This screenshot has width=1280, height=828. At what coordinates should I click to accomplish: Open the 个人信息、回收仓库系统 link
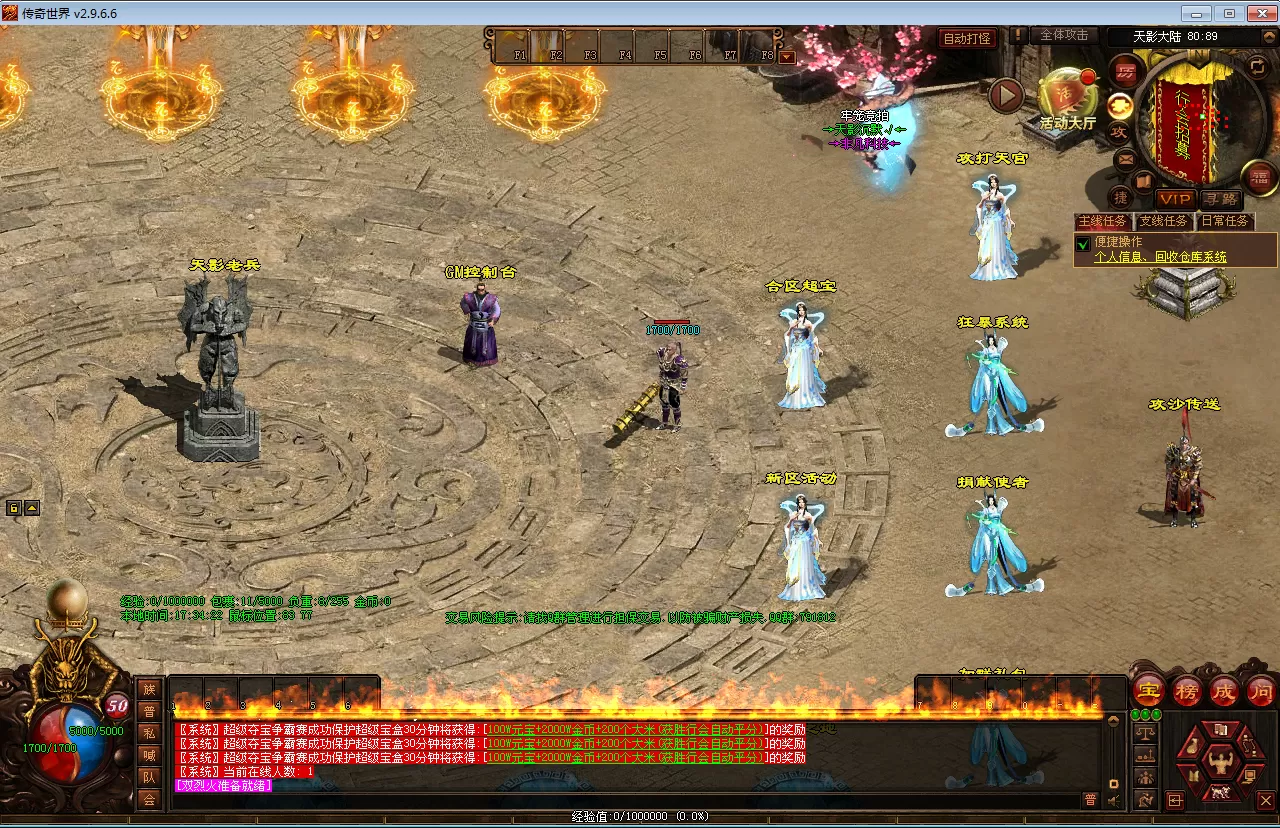[x=1160, y=257]
